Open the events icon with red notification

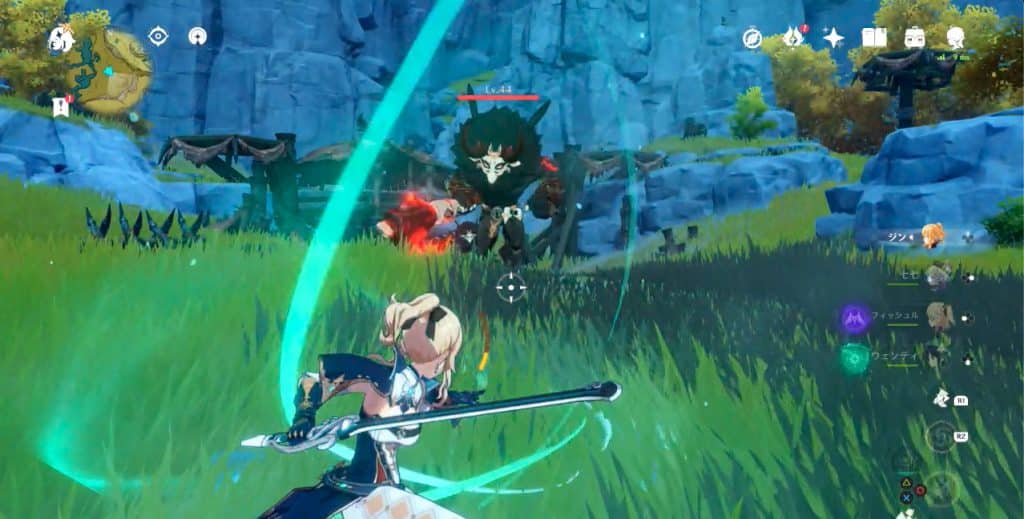click(x=793, y=37)
